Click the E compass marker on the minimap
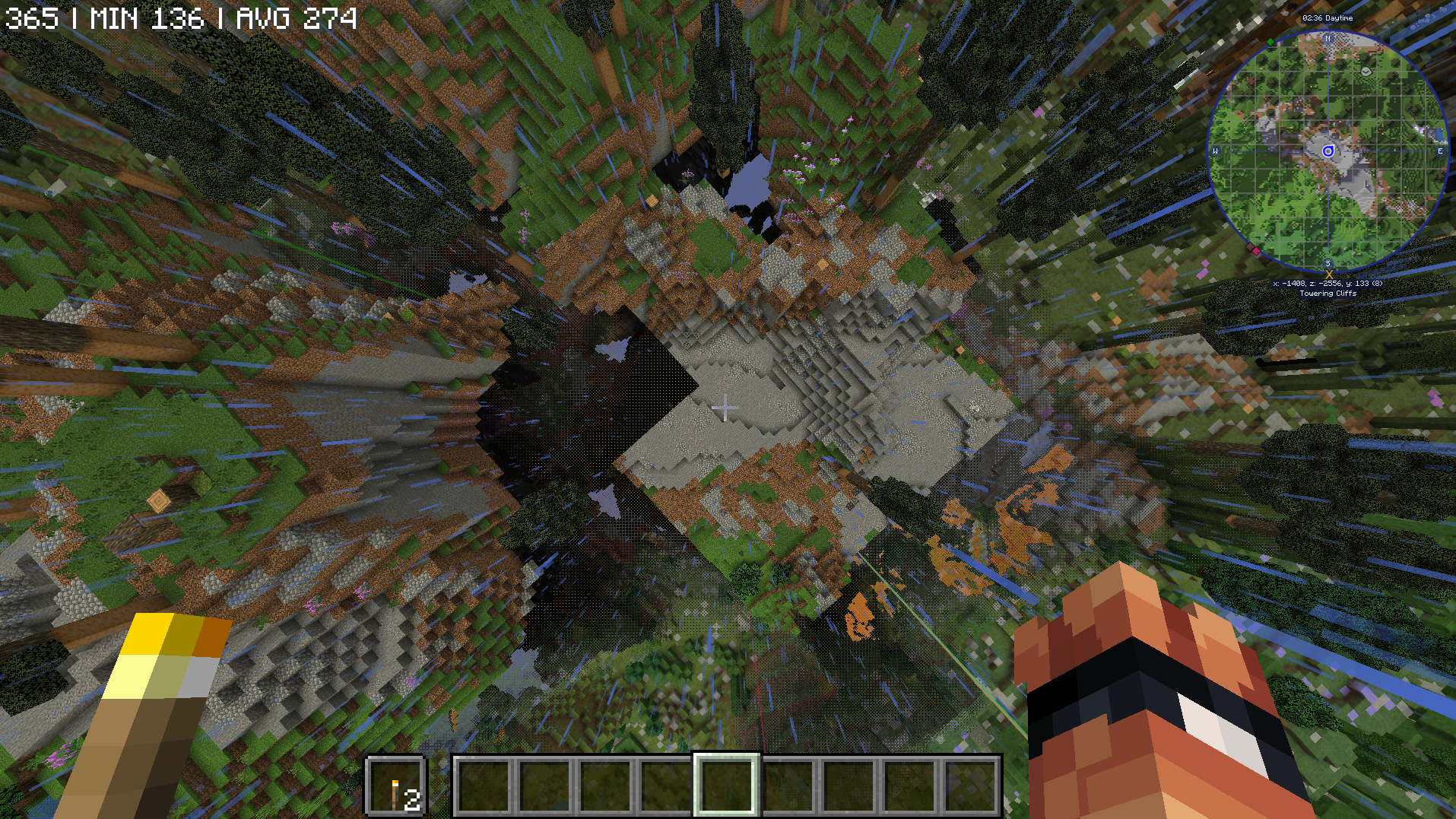Screen dimensions: 1456x819 [x=1440, y=151]
